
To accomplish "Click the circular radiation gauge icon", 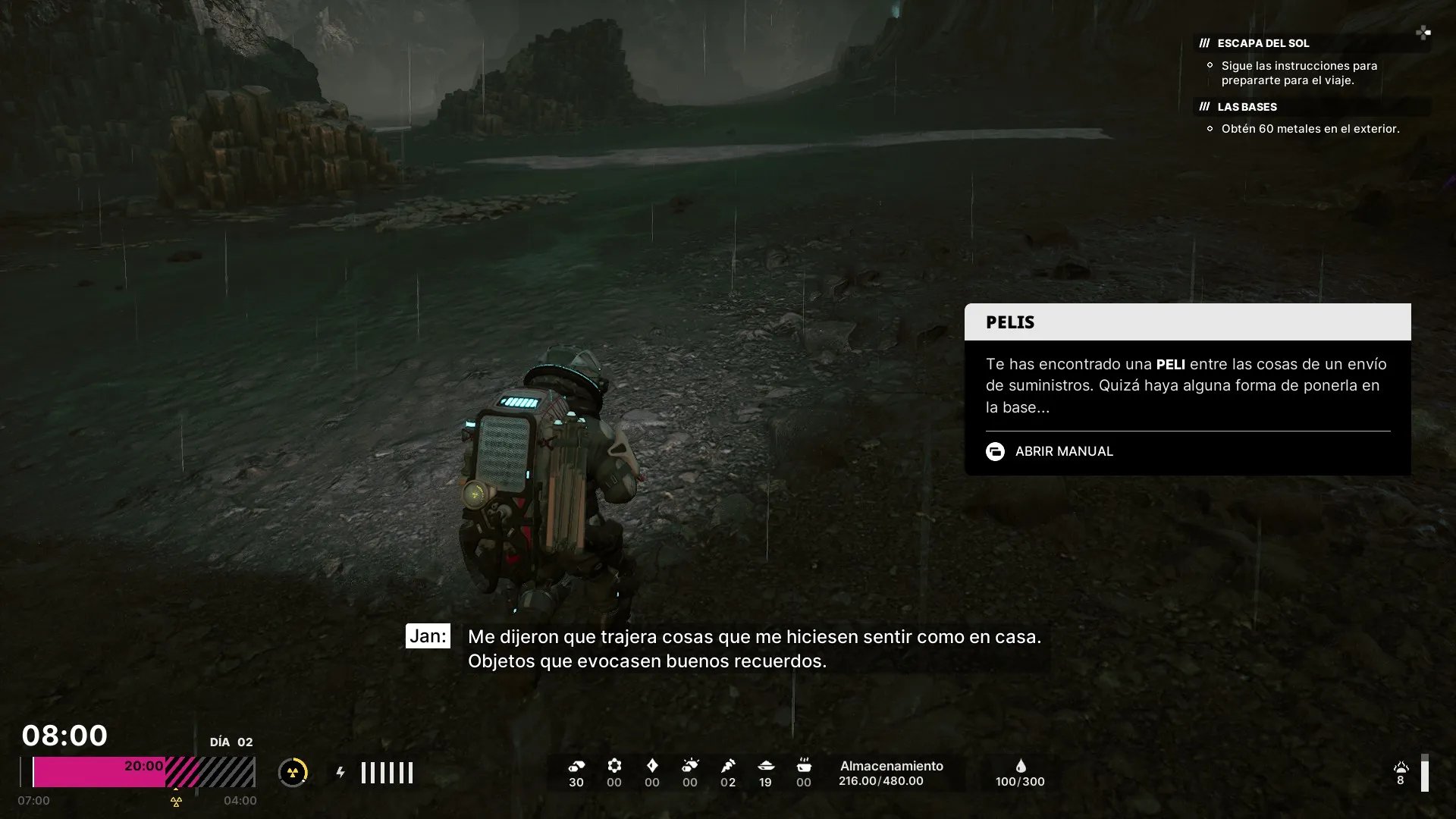I will pos(293,773).
